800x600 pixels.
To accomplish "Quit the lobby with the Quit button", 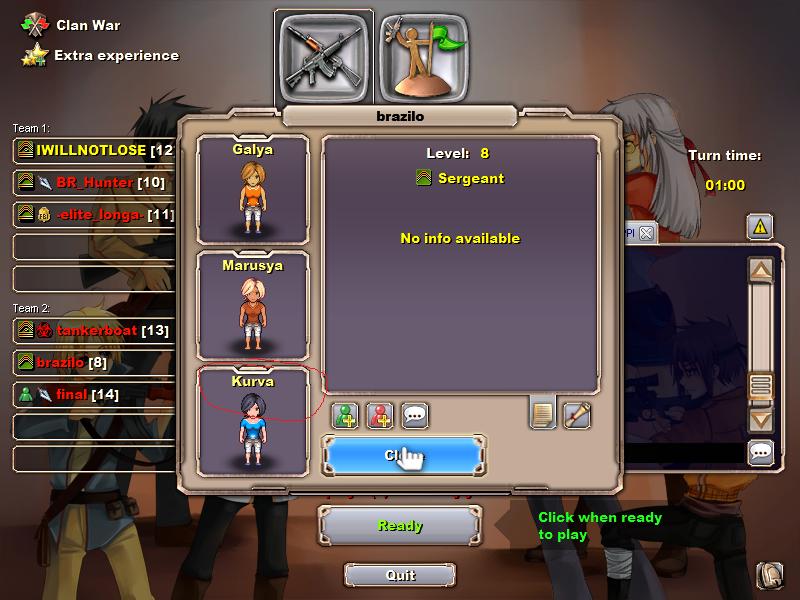I will point(400,575).
